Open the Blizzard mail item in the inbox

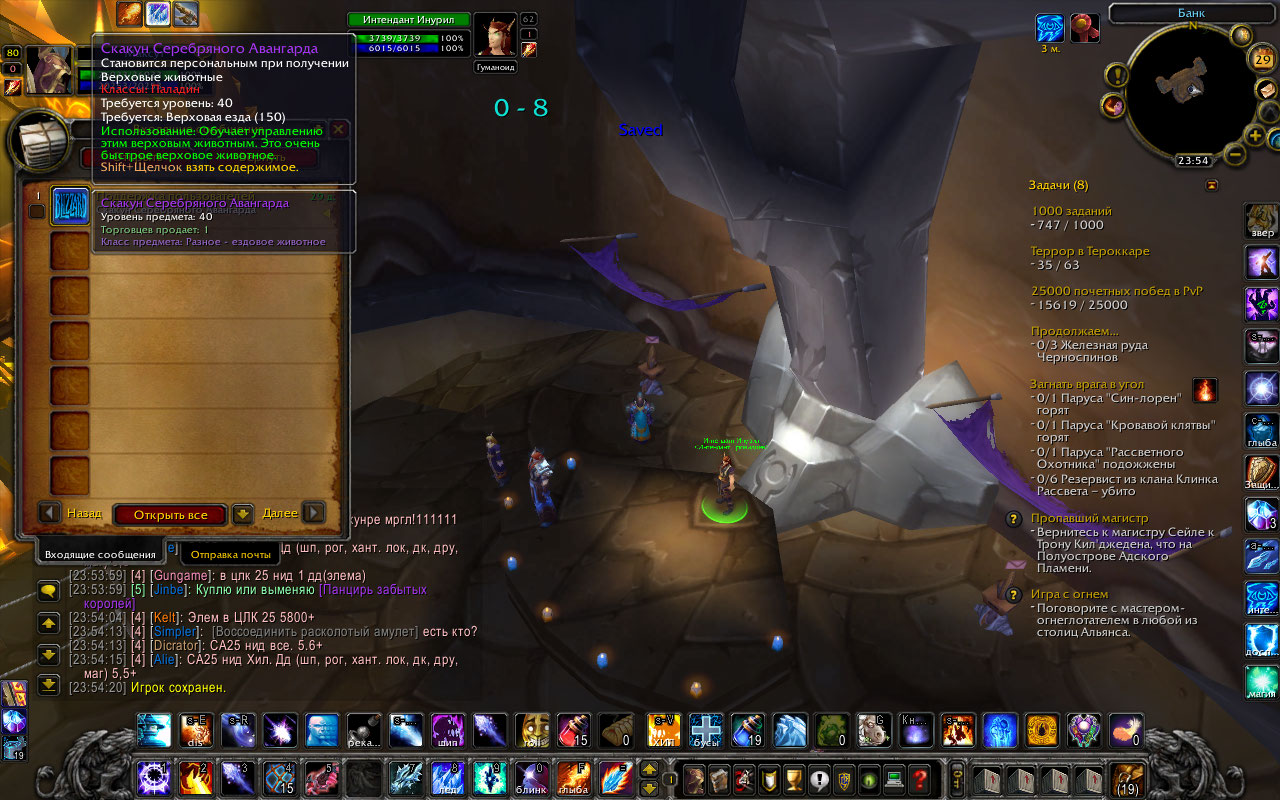tap(70, 206)
